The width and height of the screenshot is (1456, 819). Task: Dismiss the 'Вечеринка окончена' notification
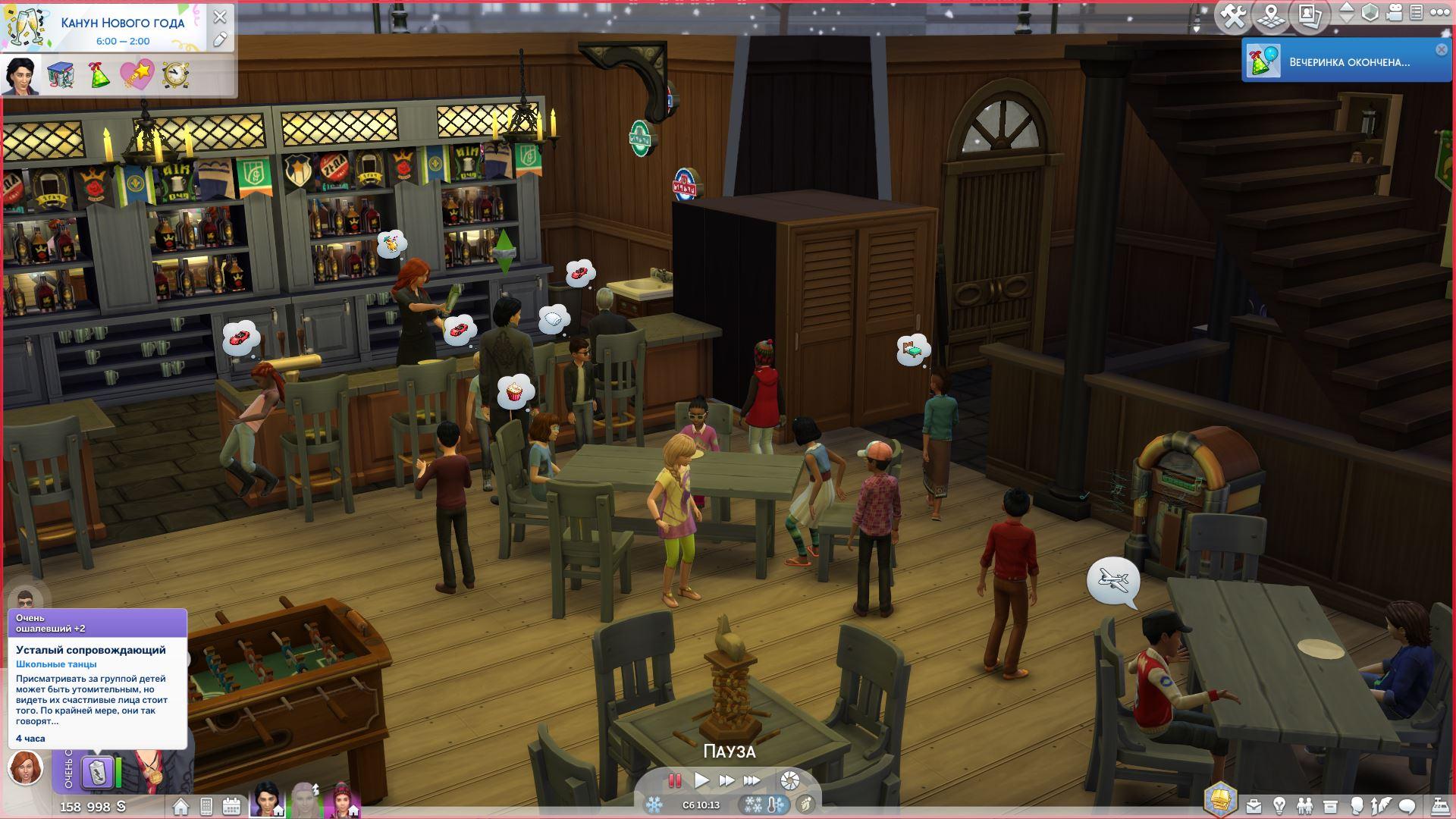point(1441,49)
